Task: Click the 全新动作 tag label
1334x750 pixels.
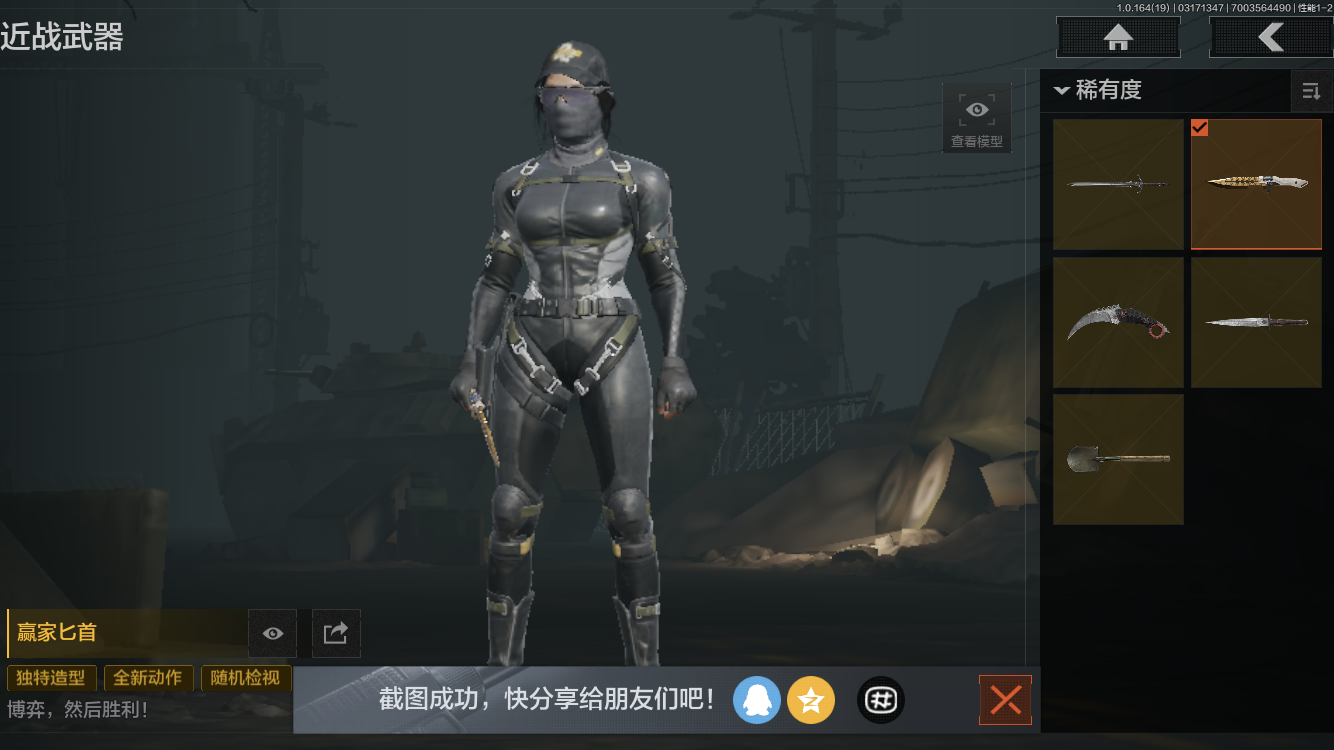Action: point(148,678)
